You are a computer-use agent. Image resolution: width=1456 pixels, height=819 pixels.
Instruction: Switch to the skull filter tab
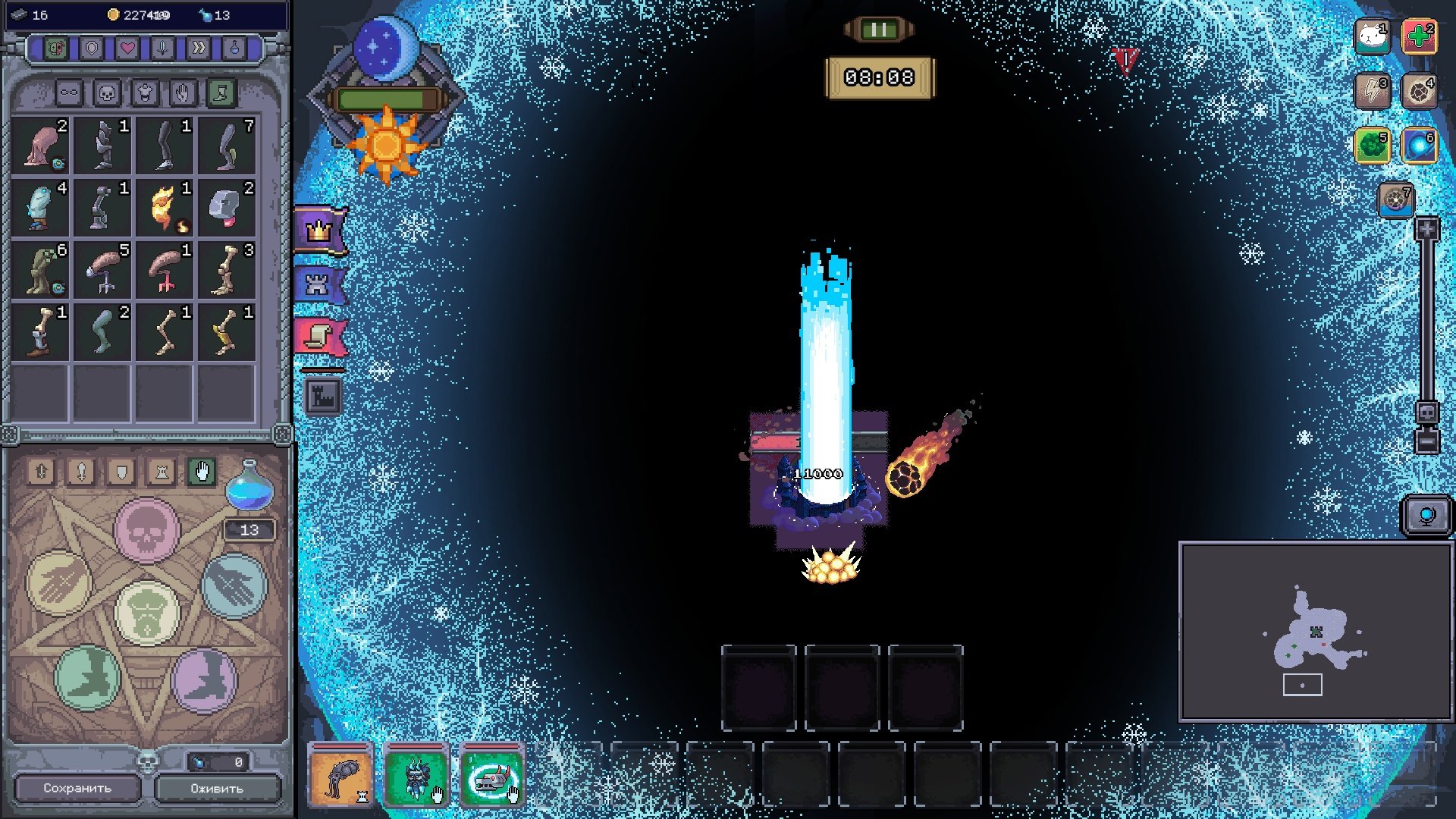click(x=107, y=93)
